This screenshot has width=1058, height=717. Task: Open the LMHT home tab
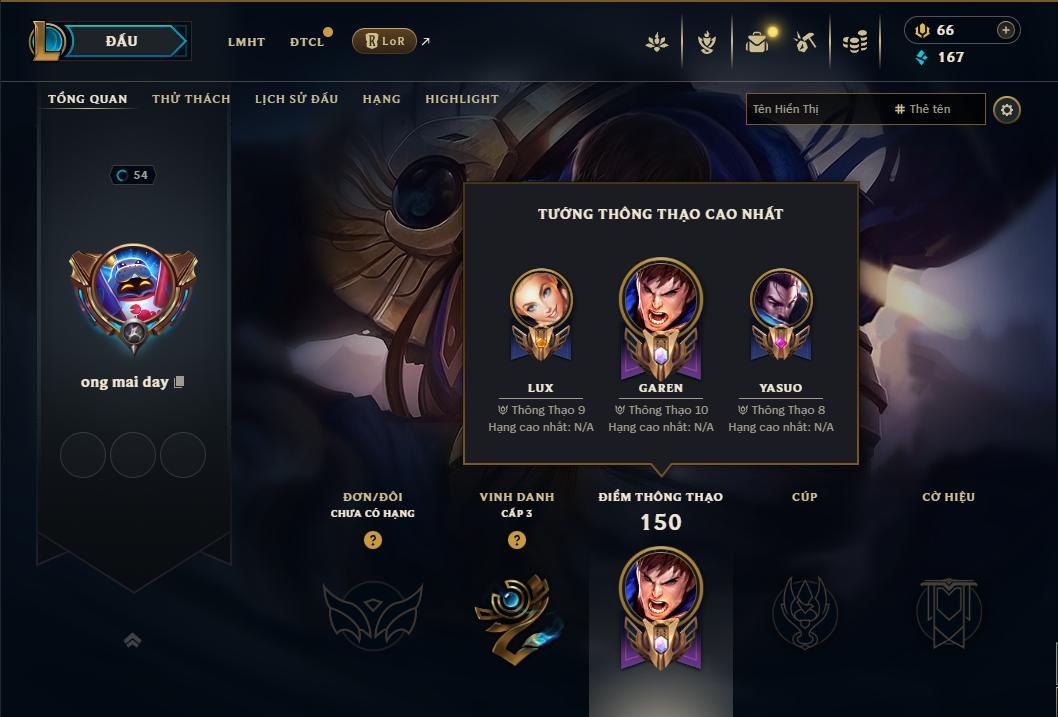pos(246,42)
